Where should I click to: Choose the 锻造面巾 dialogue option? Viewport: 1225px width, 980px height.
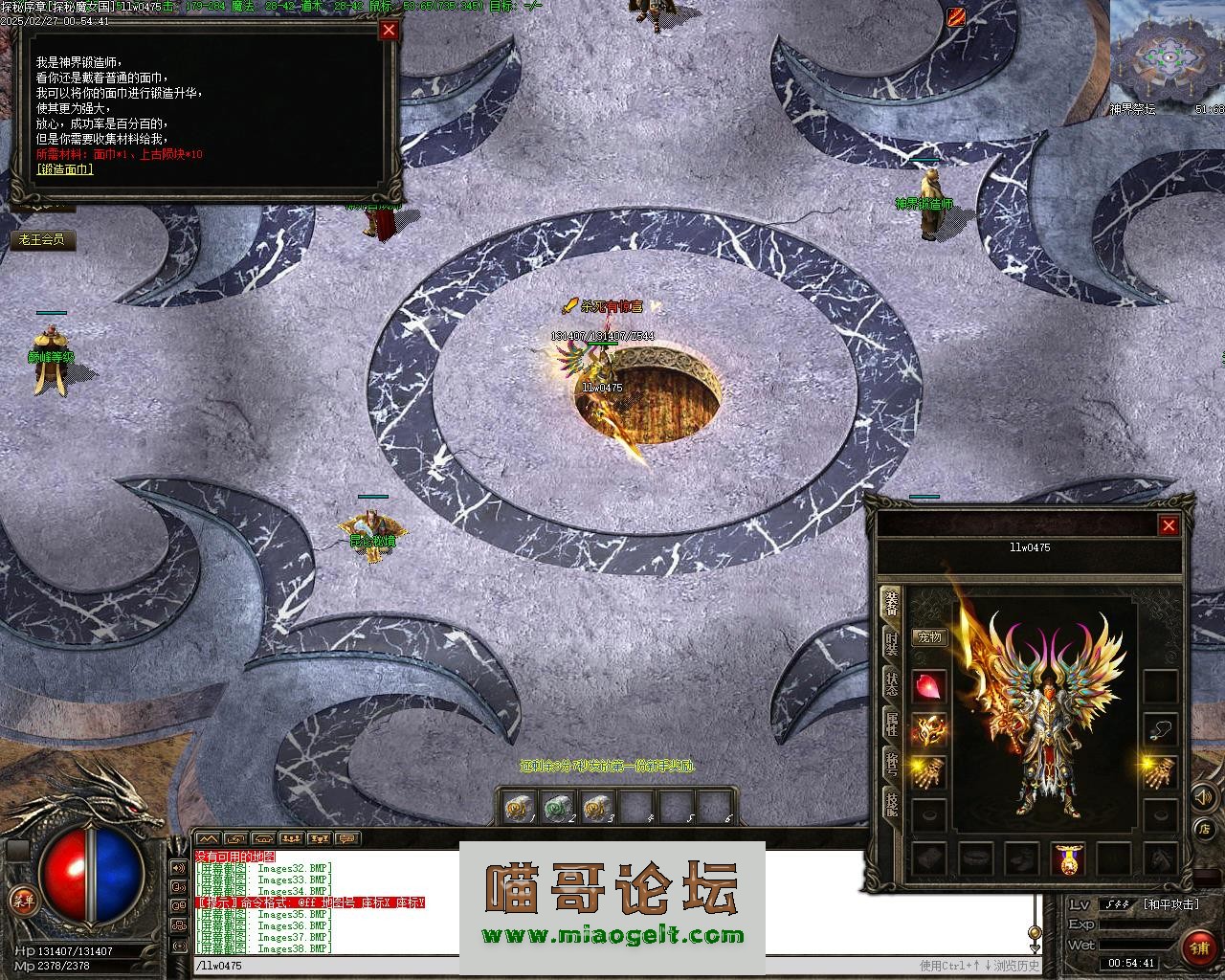pyautogui.click(x=65, y=169)
